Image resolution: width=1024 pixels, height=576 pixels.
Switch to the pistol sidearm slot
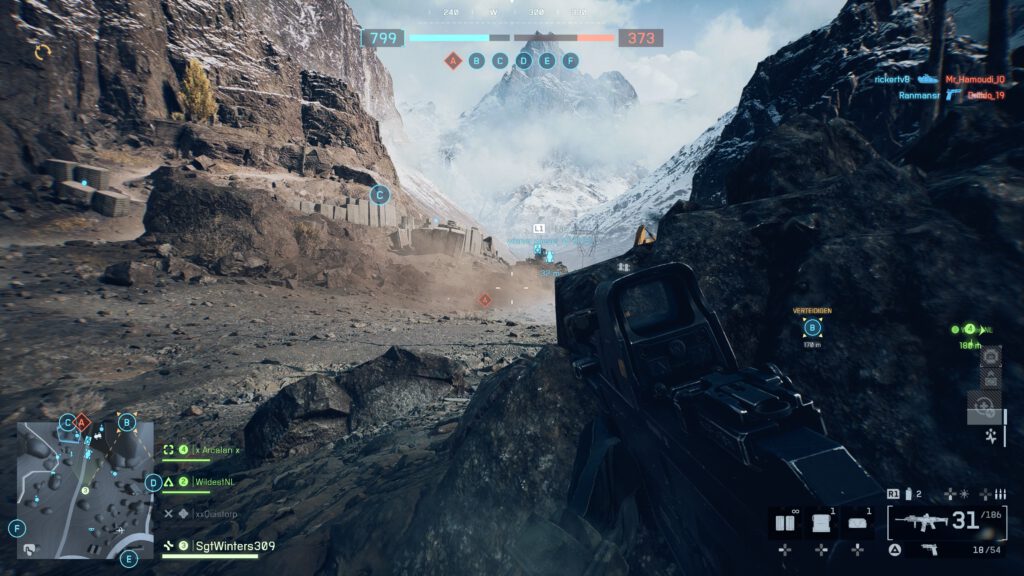point(929,550)
